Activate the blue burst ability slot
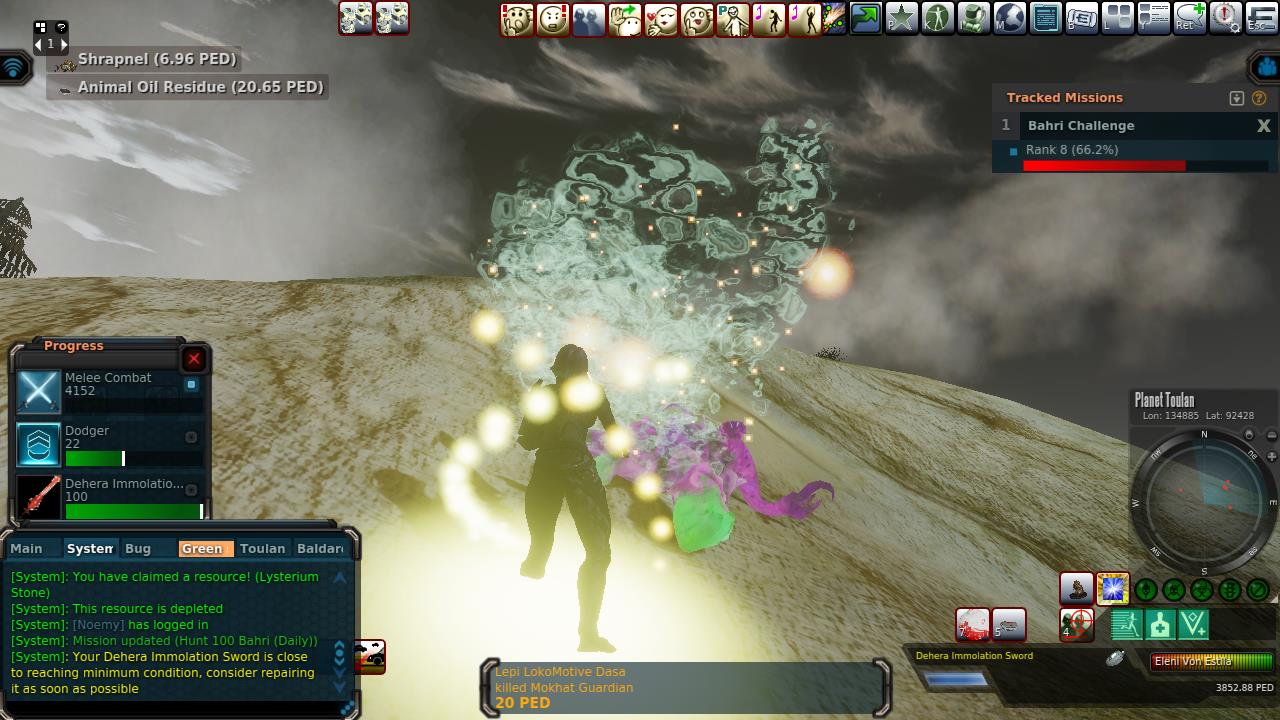The height and width of the screenshot is (720, 1280). [x=1112, y=589]
